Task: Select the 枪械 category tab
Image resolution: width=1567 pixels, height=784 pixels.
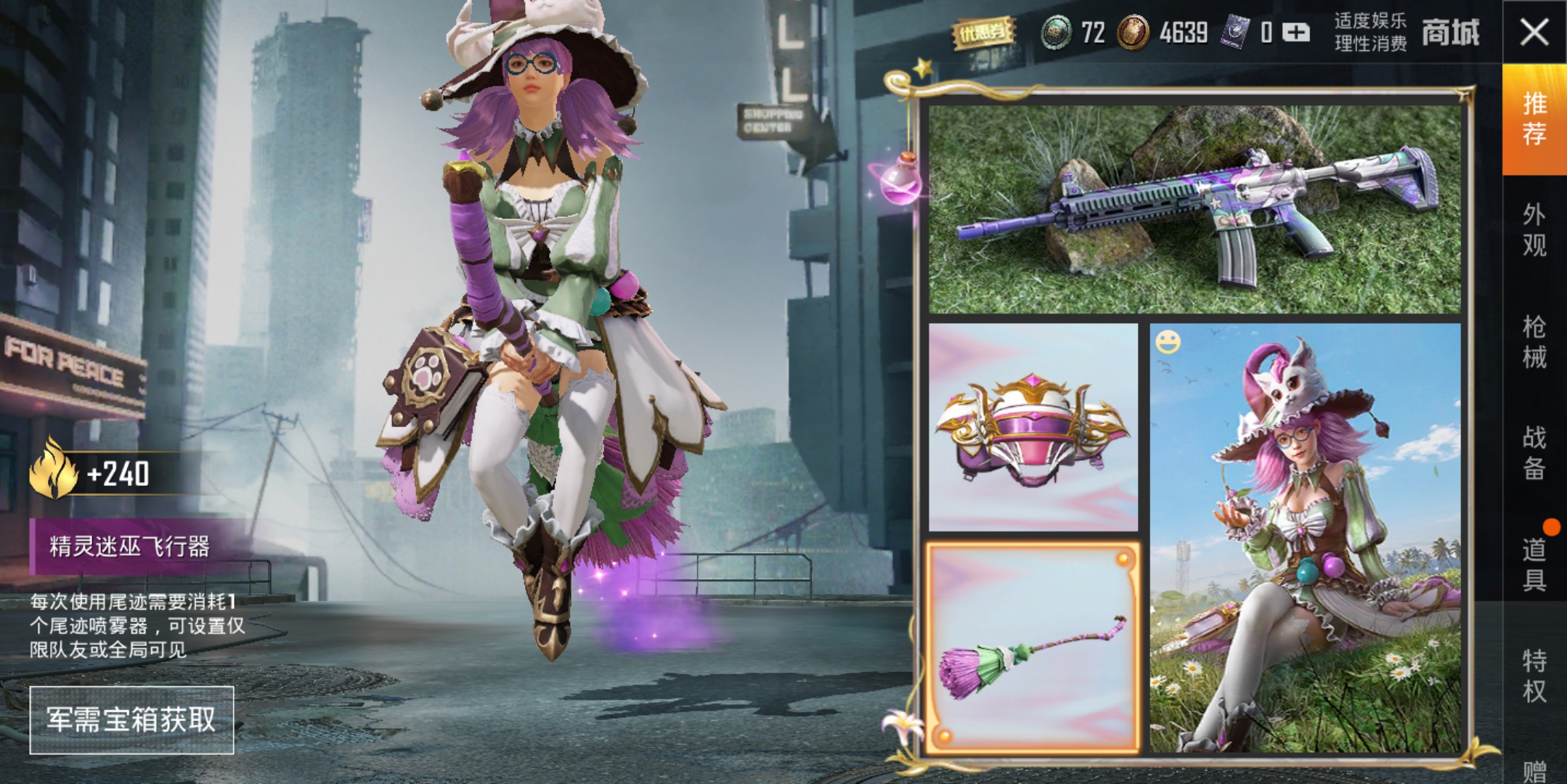Action: pyautogui.click(x=1534, y=342)
